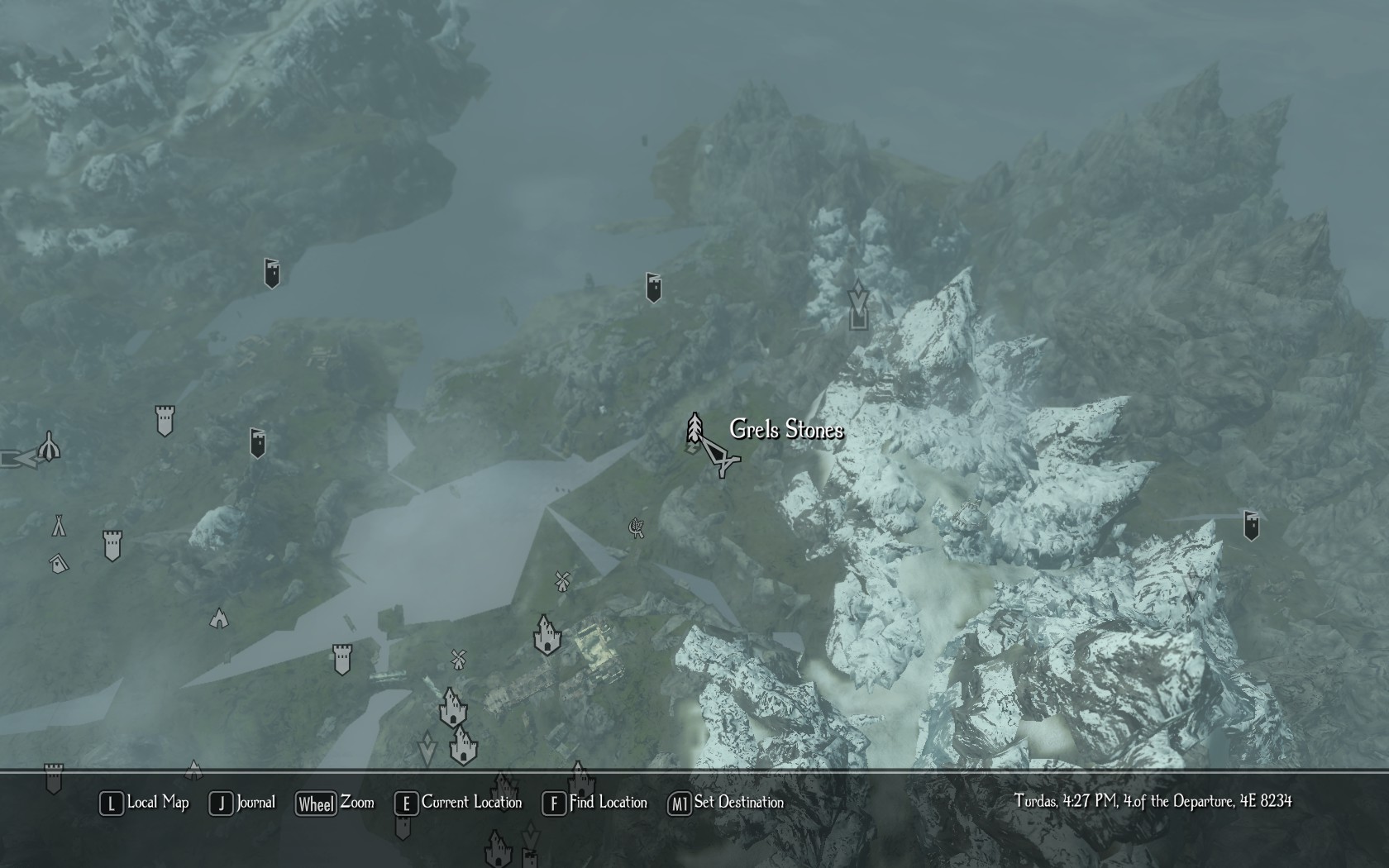Select the wheat farm map marker
Image resolution: width=1389 pixels, height=868 pixels.
[636, 527]
